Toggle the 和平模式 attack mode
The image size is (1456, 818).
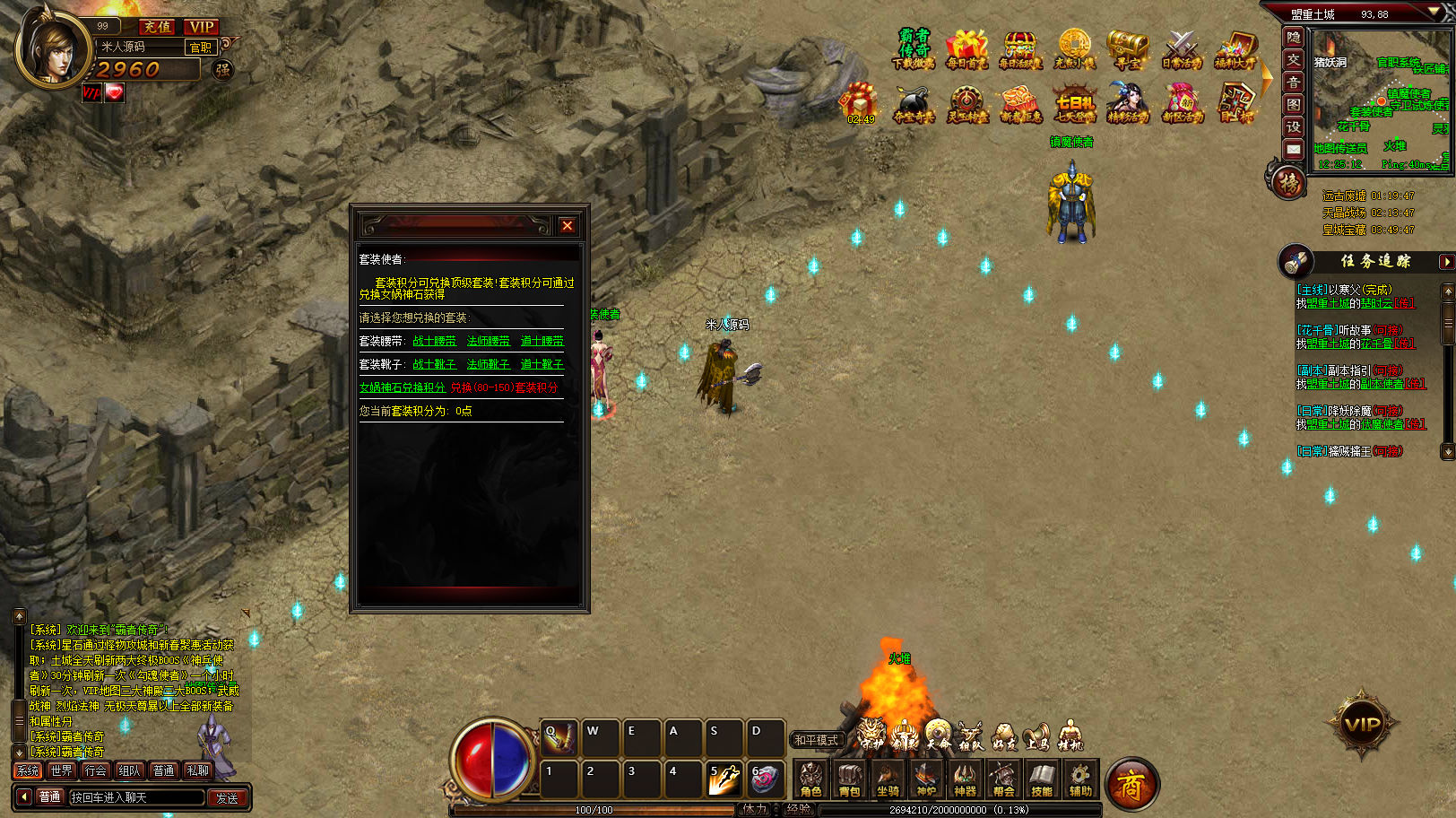coord(816,740)
